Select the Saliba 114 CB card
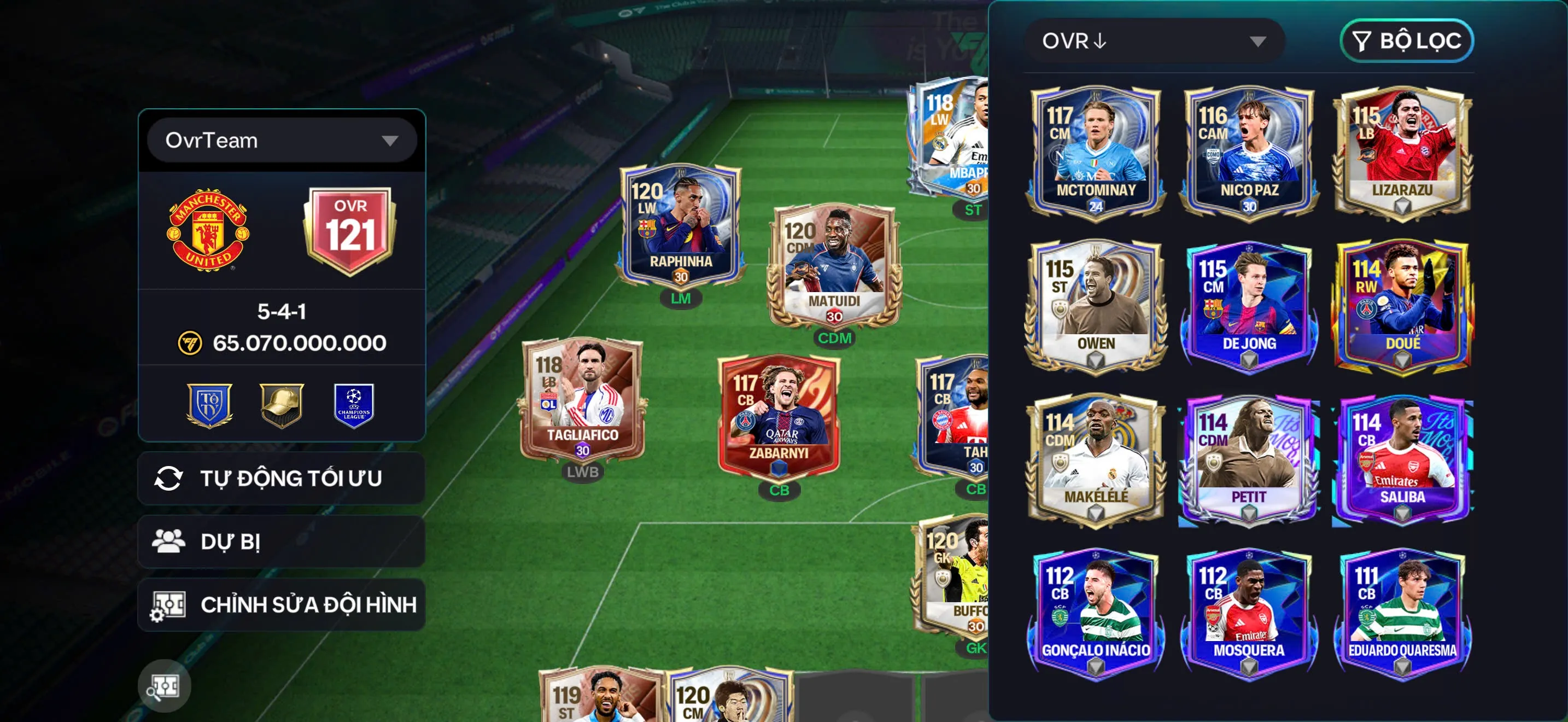Viewport: 1568px width, 722px height. 1402,459
